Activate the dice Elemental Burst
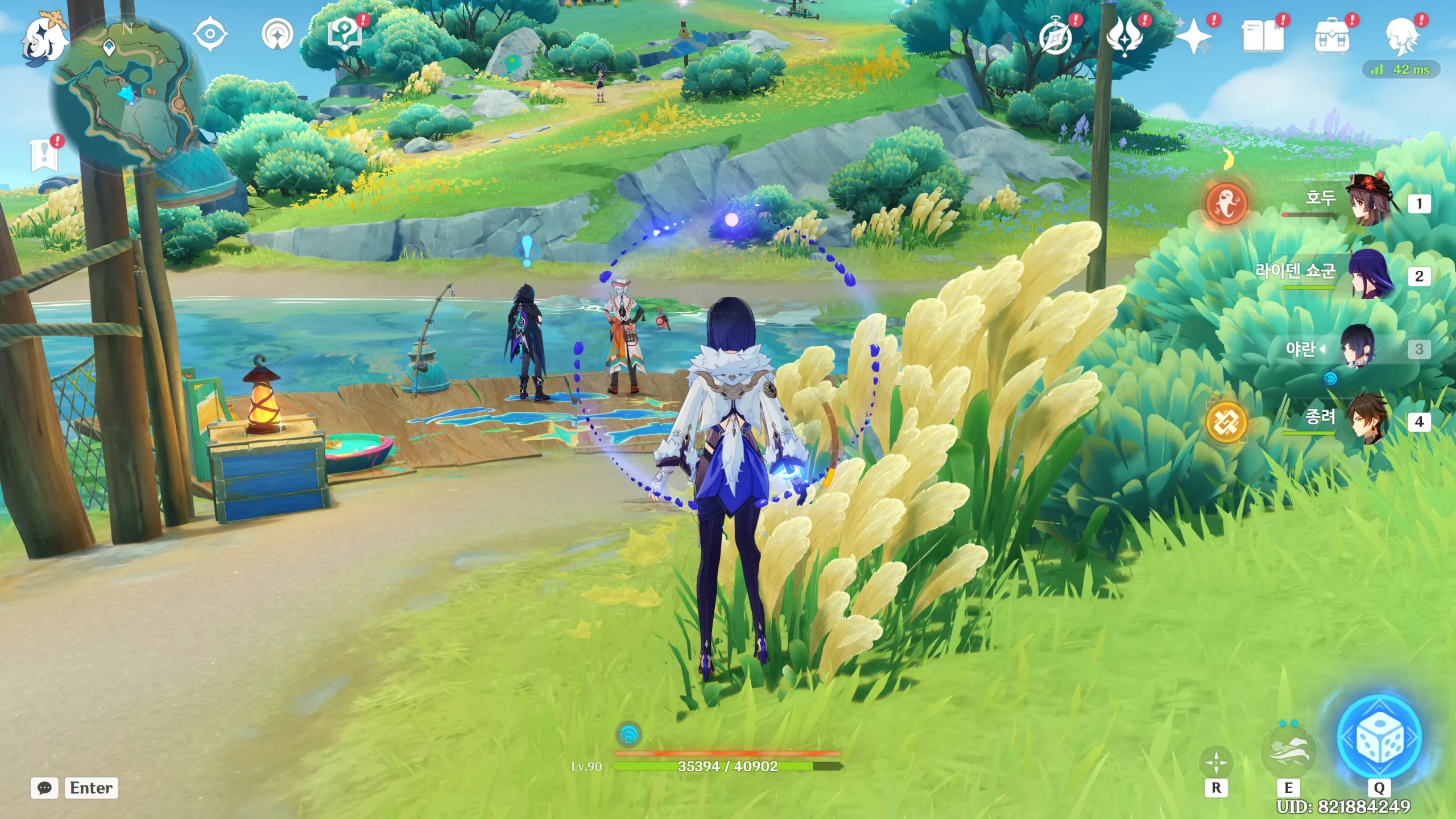Image resolution: width=1456 pixels, height=819 pixels. click(1379, 738)
